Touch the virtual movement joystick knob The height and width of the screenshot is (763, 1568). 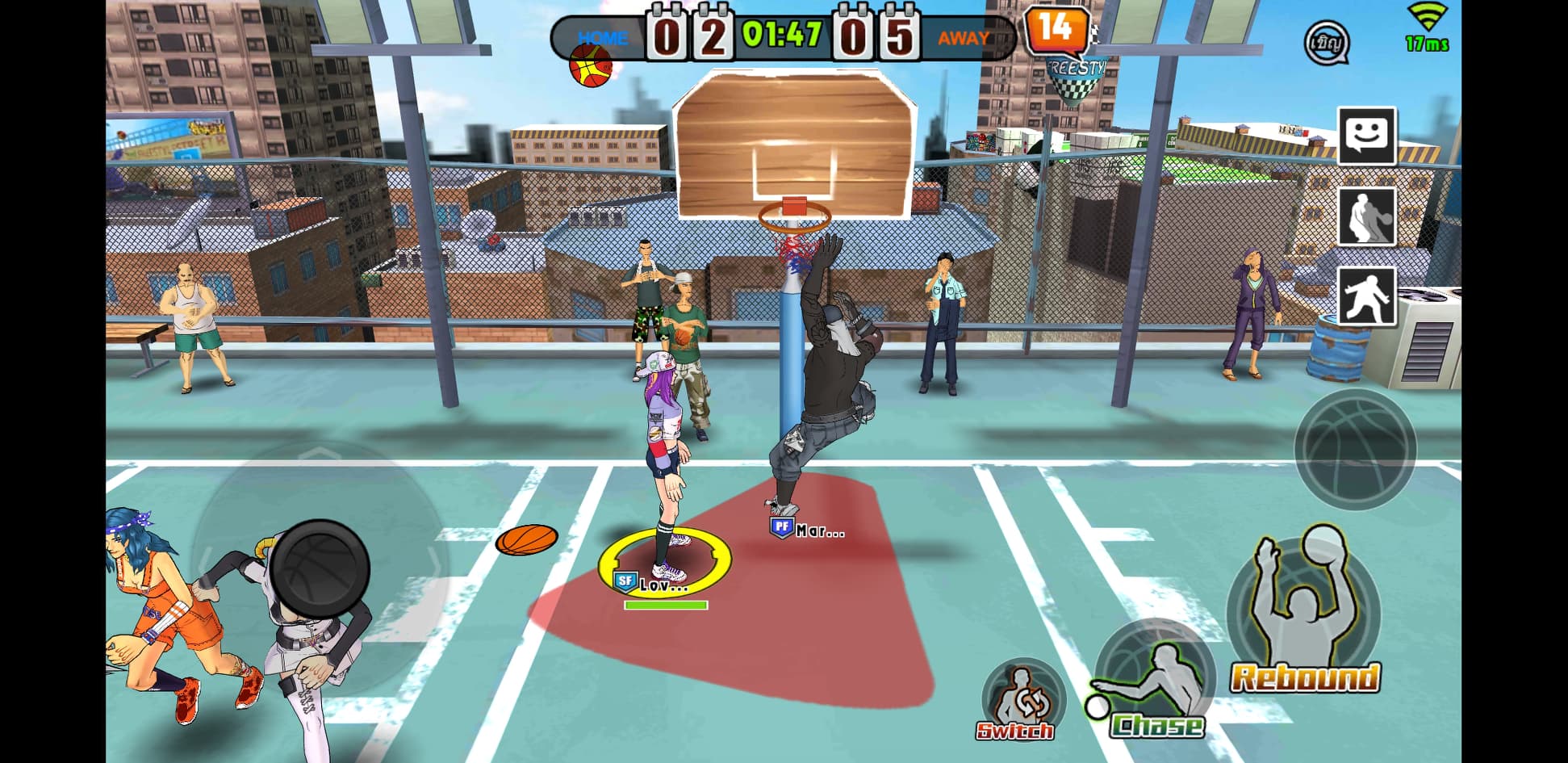tap(320, 567)
